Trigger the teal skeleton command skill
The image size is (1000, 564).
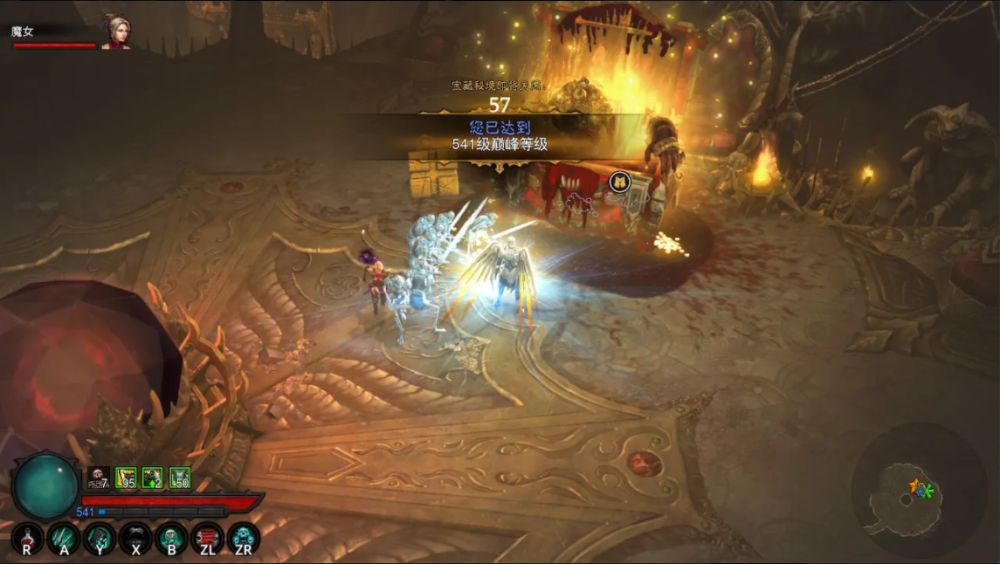click(x=99, y=539)
